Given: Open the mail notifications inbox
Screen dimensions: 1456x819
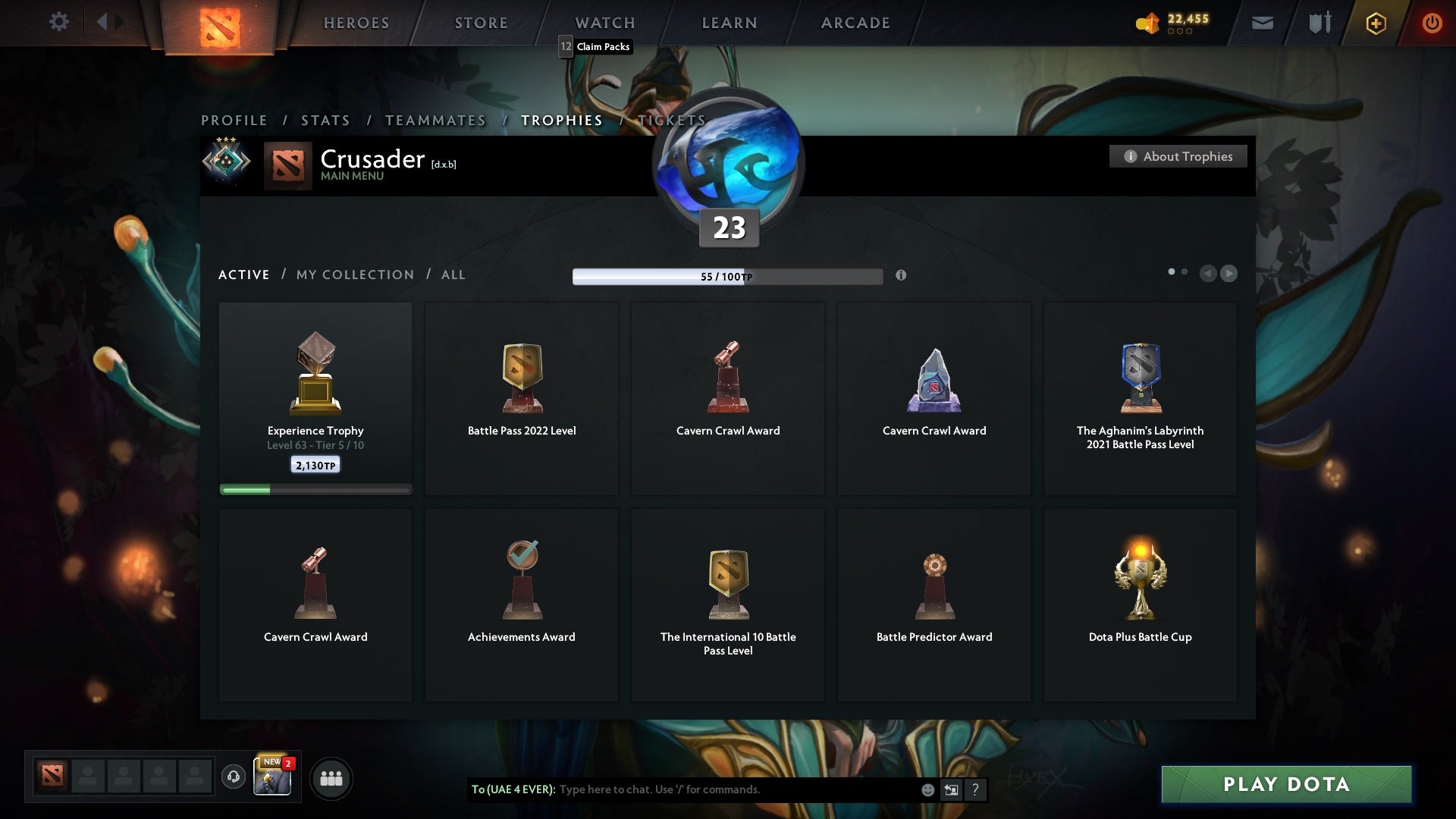Looking at the screenshot, I should tap(1262, 22).
